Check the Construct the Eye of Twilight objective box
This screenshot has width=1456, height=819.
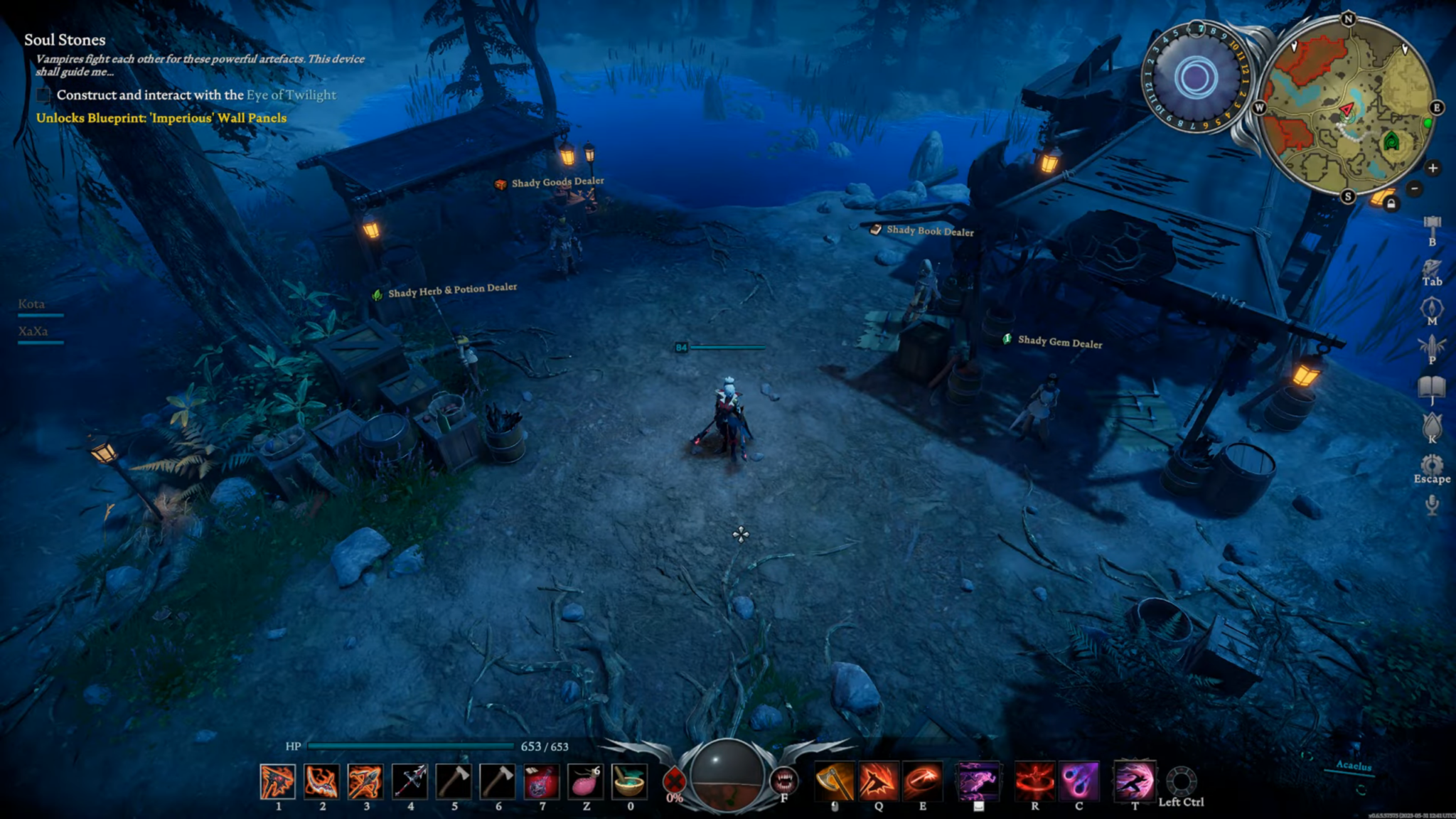44,93
